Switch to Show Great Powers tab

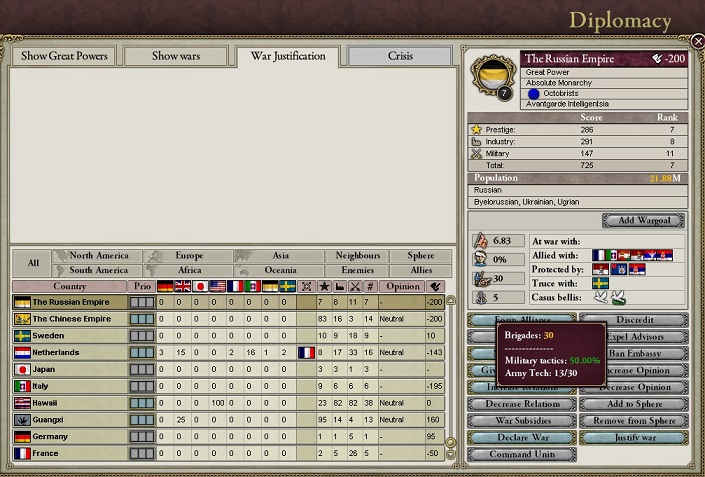[65, 56]
